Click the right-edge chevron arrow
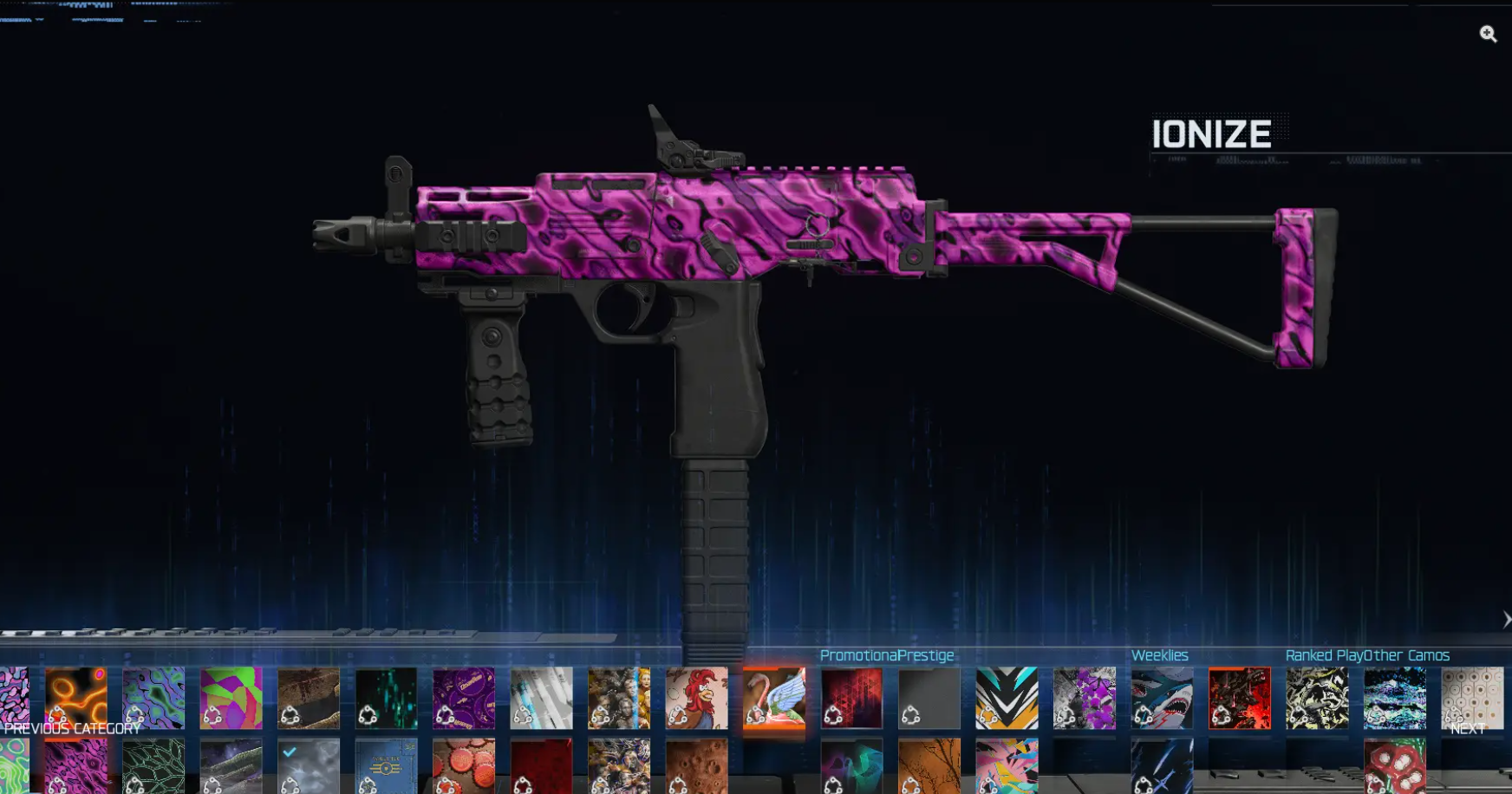The image size is (1512, 794). coord(1507,619)
